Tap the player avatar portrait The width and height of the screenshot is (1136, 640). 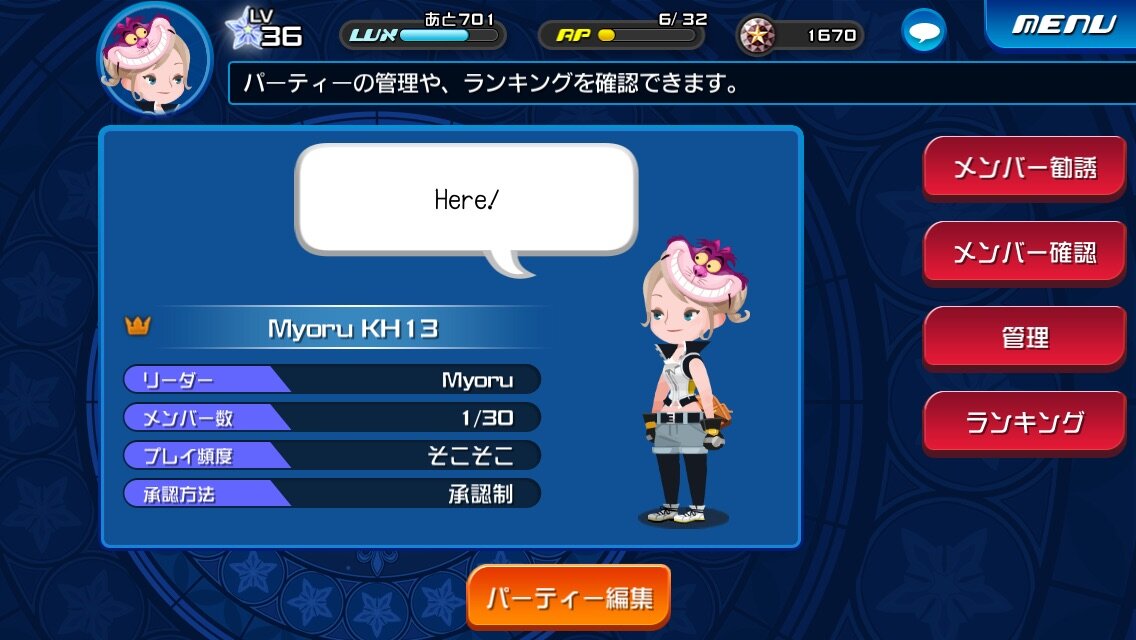154,58
